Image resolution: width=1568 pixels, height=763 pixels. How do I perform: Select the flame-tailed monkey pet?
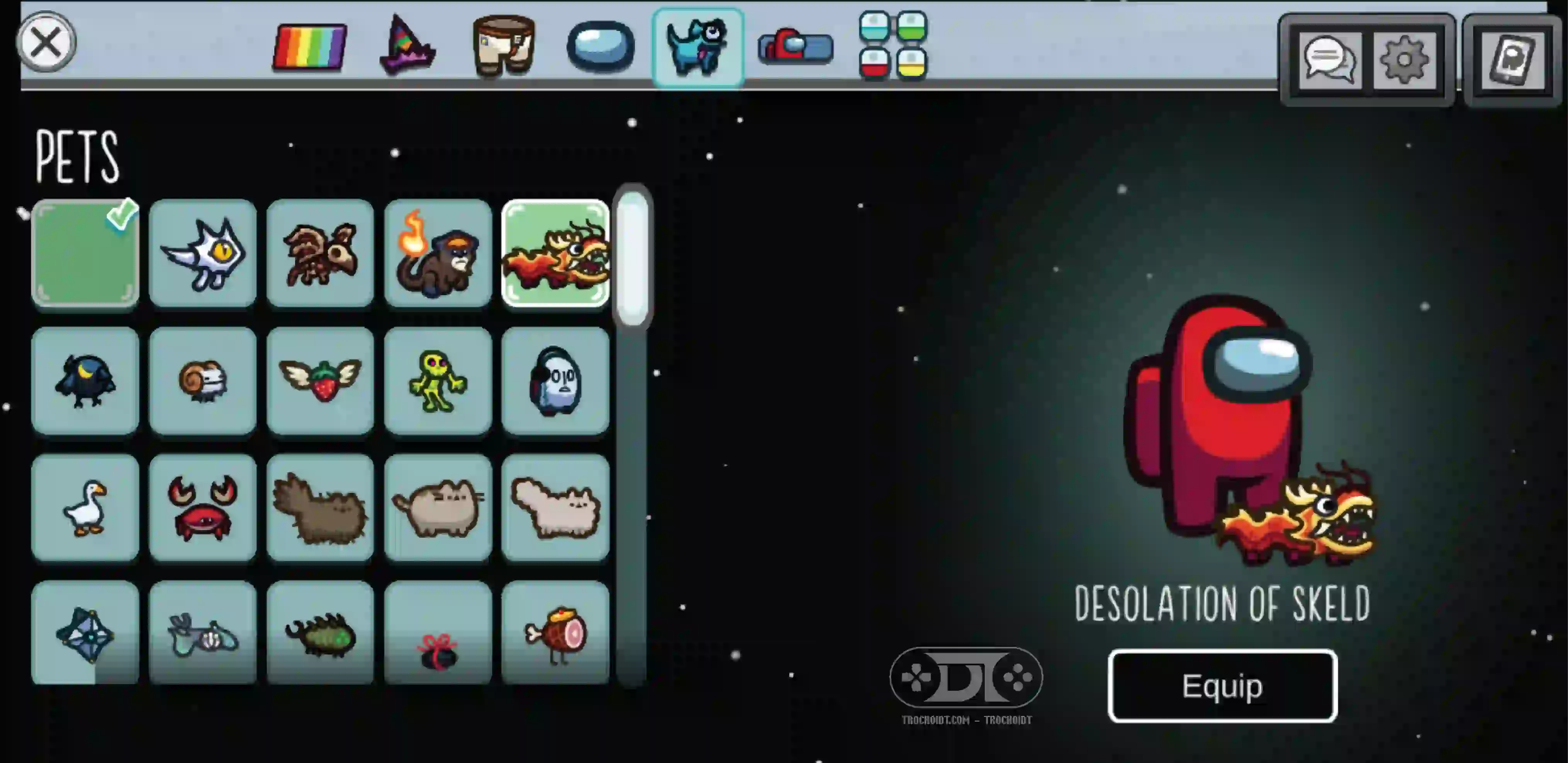[438, 253]
